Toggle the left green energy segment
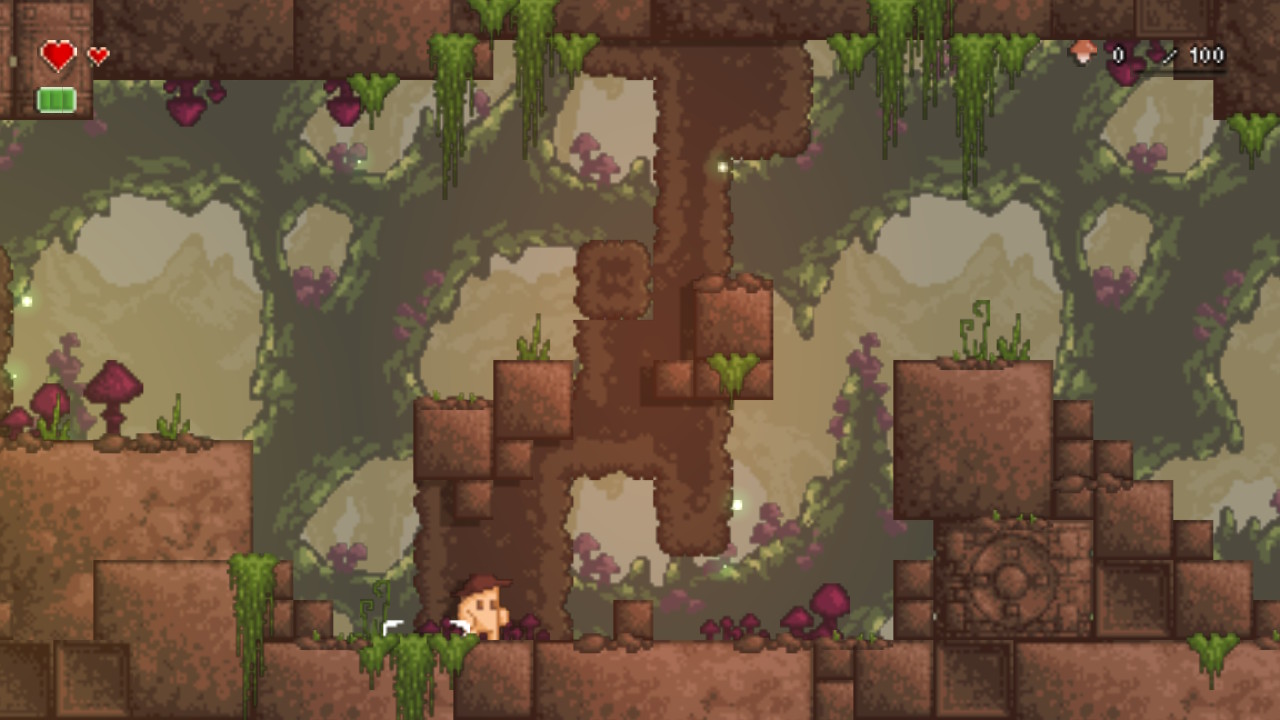This screenshot has height=720, width=1280. coord(45,99)
